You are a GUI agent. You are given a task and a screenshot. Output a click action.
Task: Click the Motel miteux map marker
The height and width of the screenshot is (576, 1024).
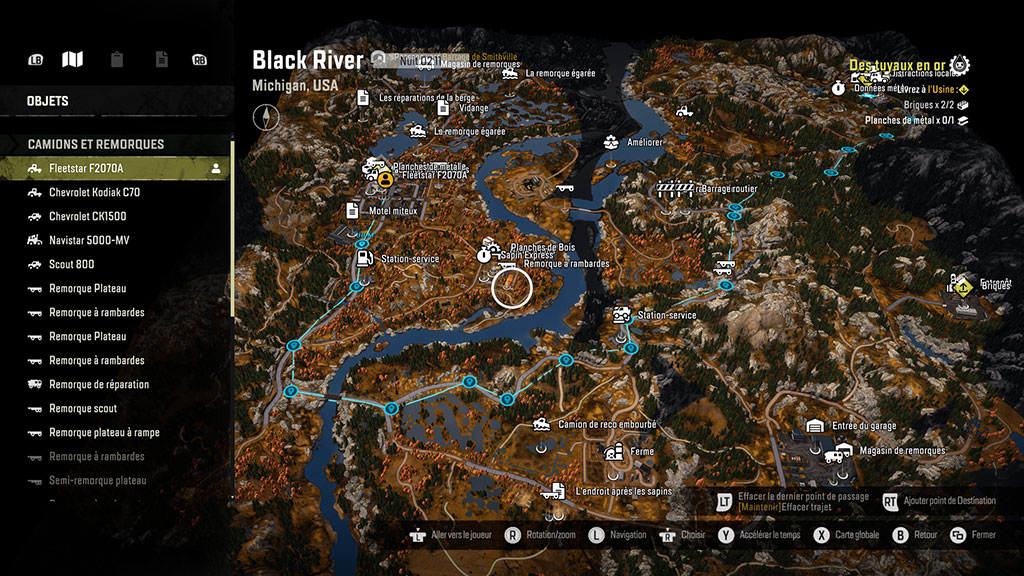(352, 211)
